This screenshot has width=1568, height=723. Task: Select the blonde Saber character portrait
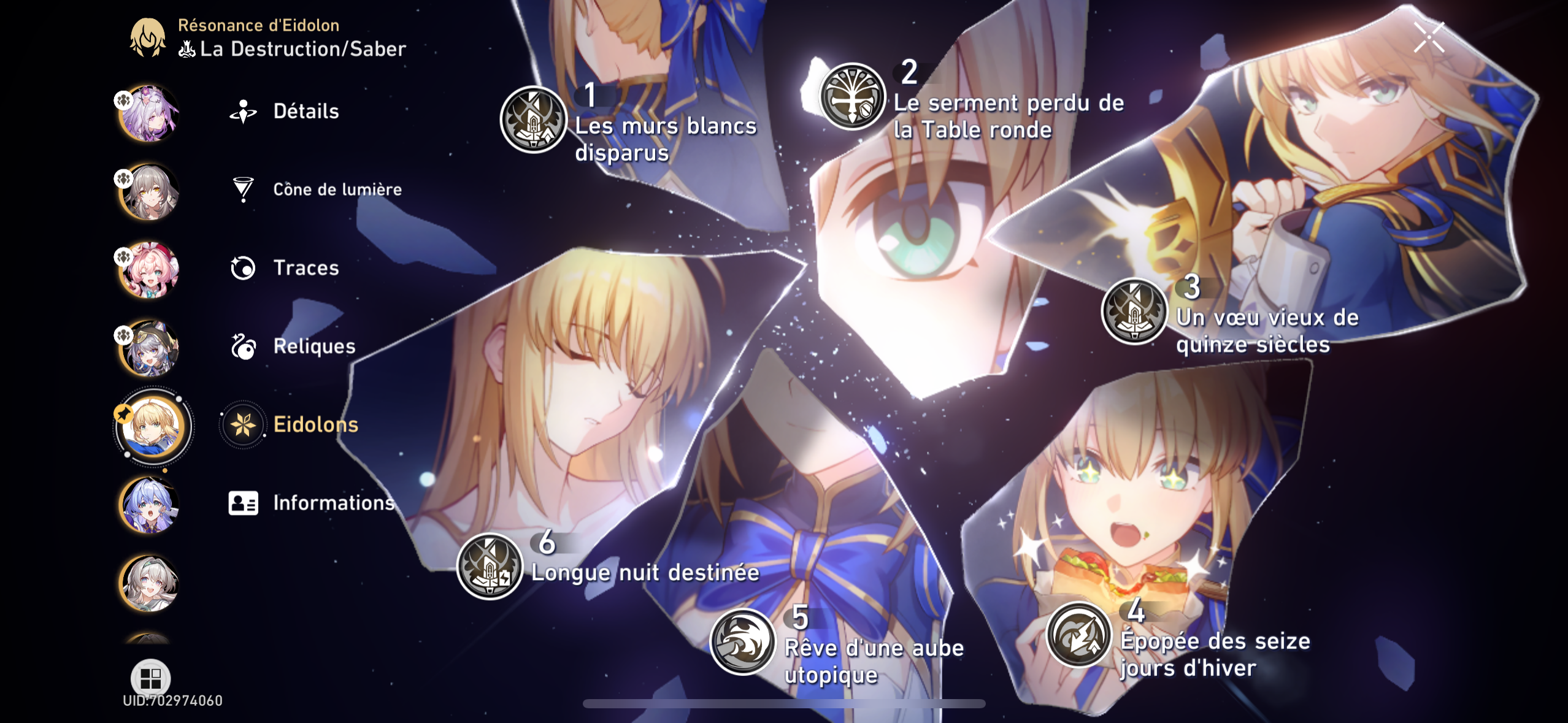pos(152,426)
